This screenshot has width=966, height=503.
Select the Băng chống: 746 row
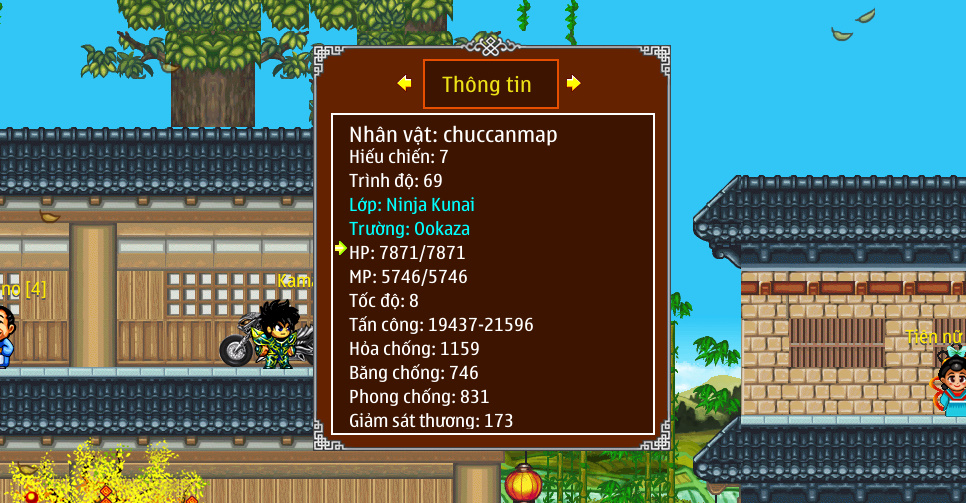tap(414, 373)
